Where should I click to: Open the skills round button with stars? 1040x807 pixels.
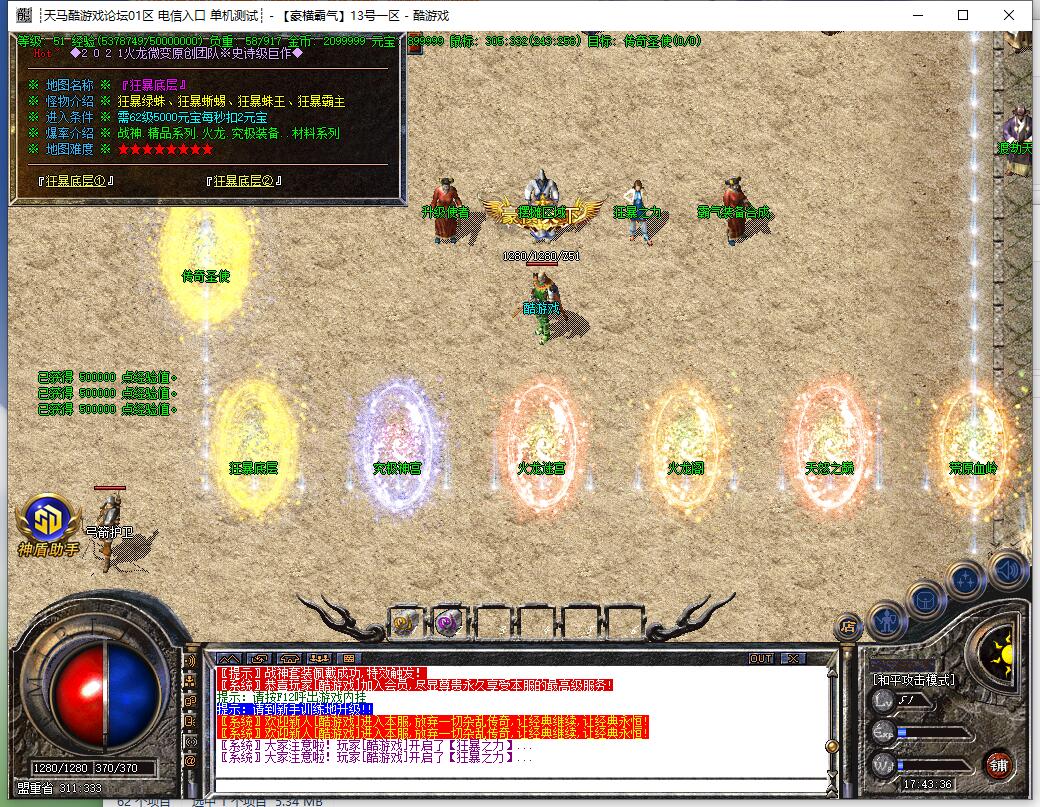966,579
